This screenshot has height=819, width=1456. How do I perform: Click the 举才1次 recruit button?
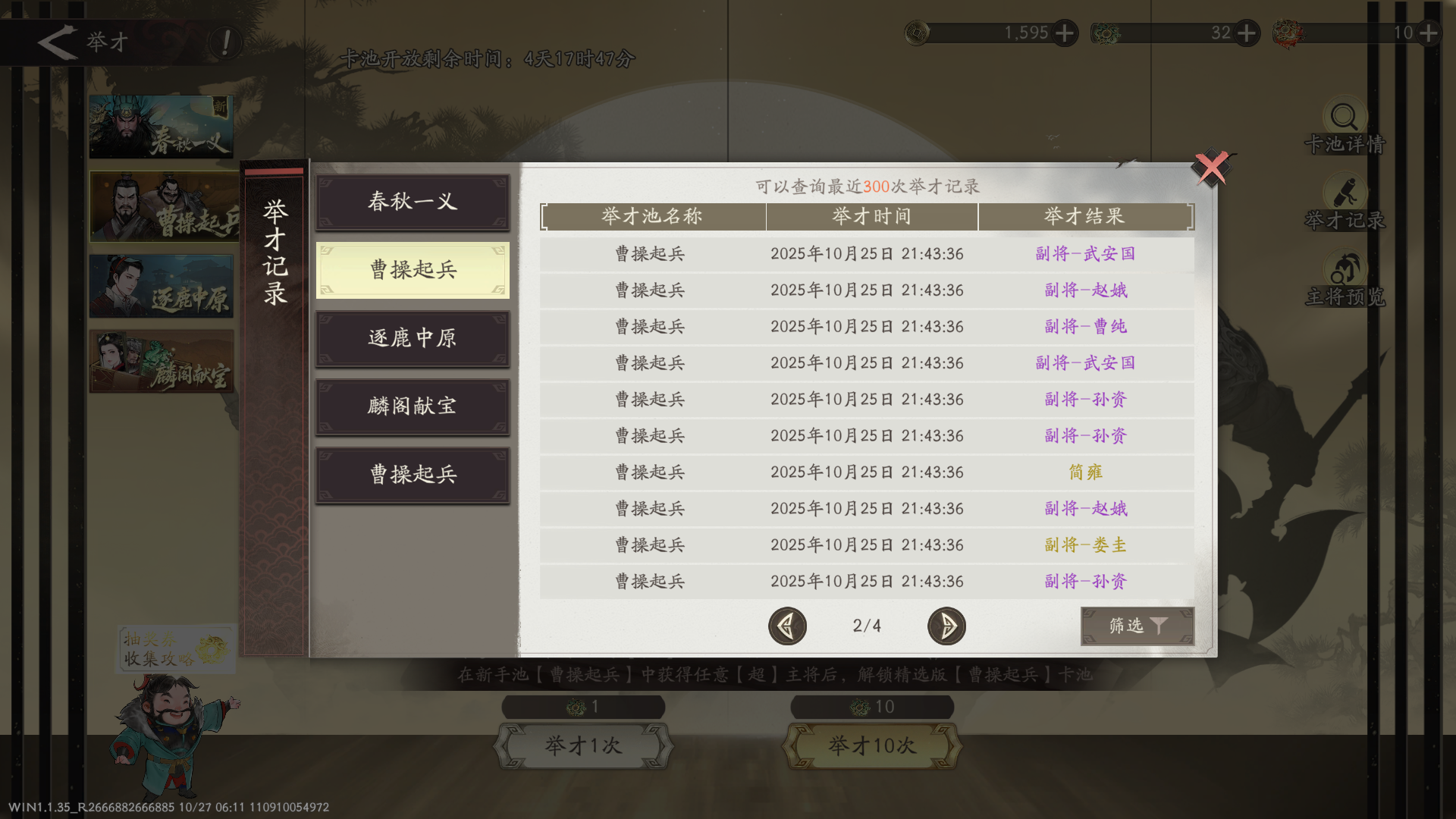click(x=584, y=745)
